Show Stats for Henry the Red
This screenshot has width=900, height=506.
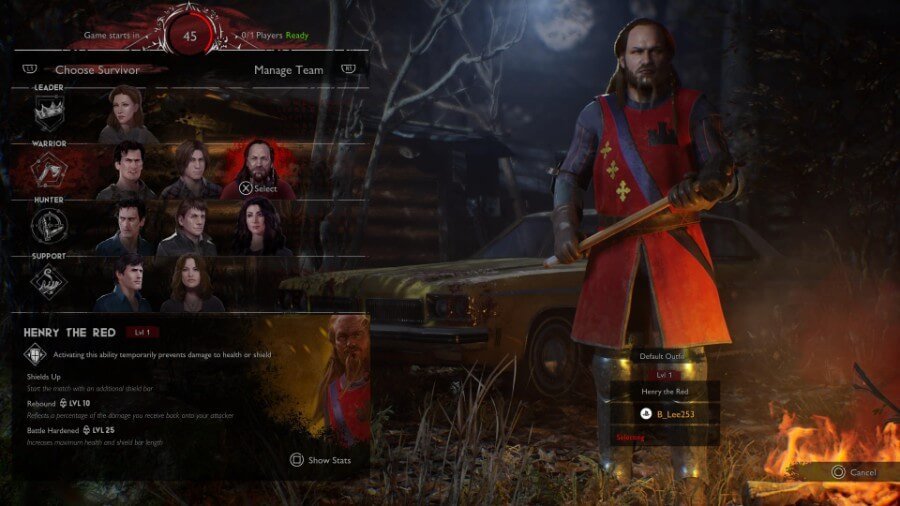click(322, 460)
